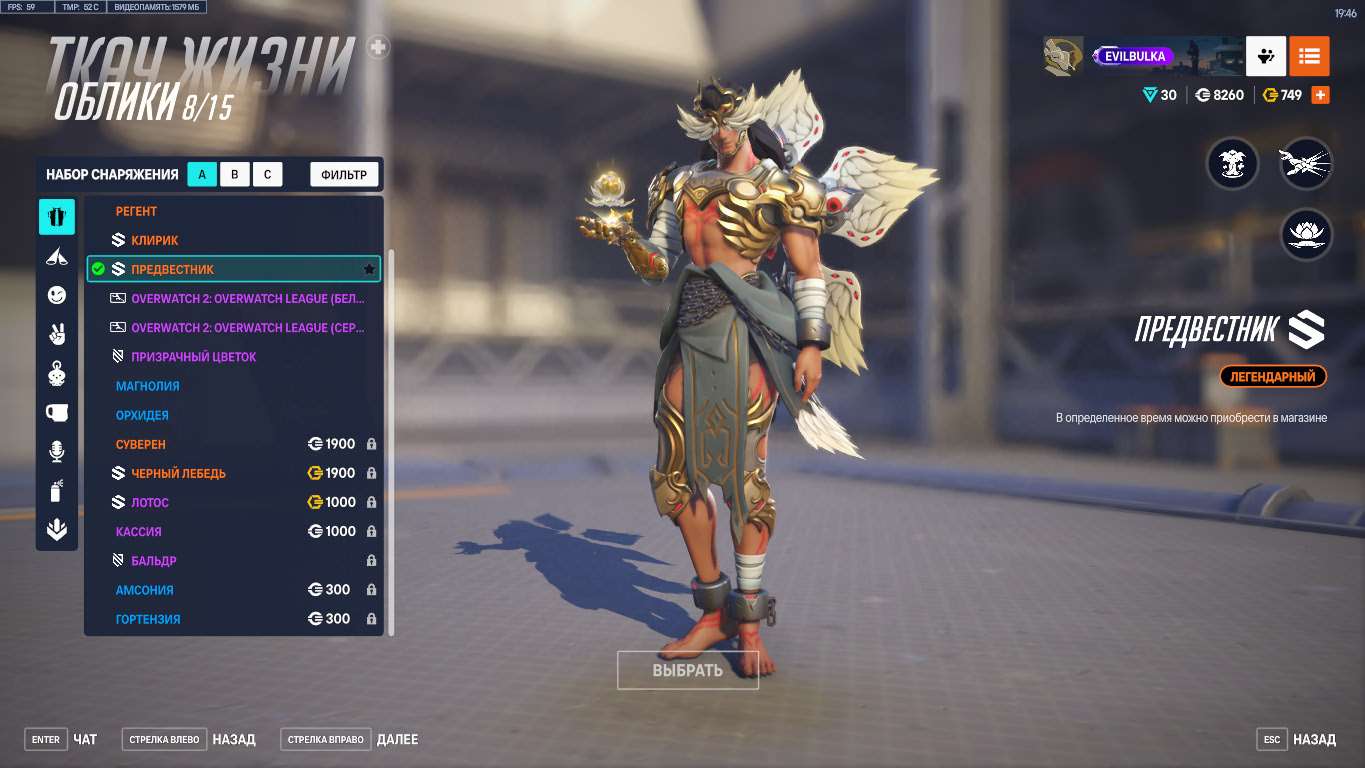Open the souvenirs mug icon in the sidebar
Viewport: 1365px width, 768px height.
[x=57, y=412]
